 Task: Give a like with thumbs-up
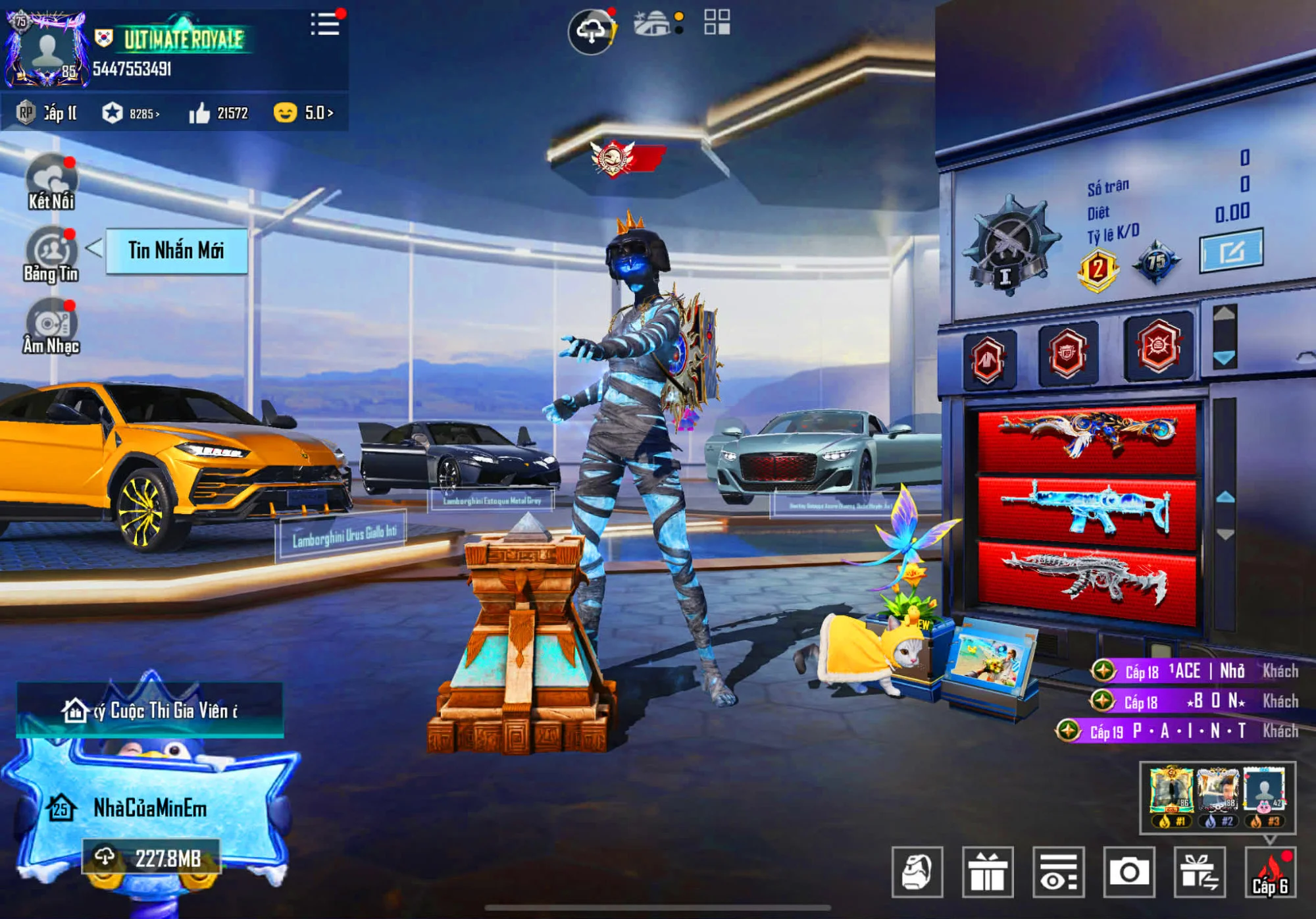click(x=199, y=114)
